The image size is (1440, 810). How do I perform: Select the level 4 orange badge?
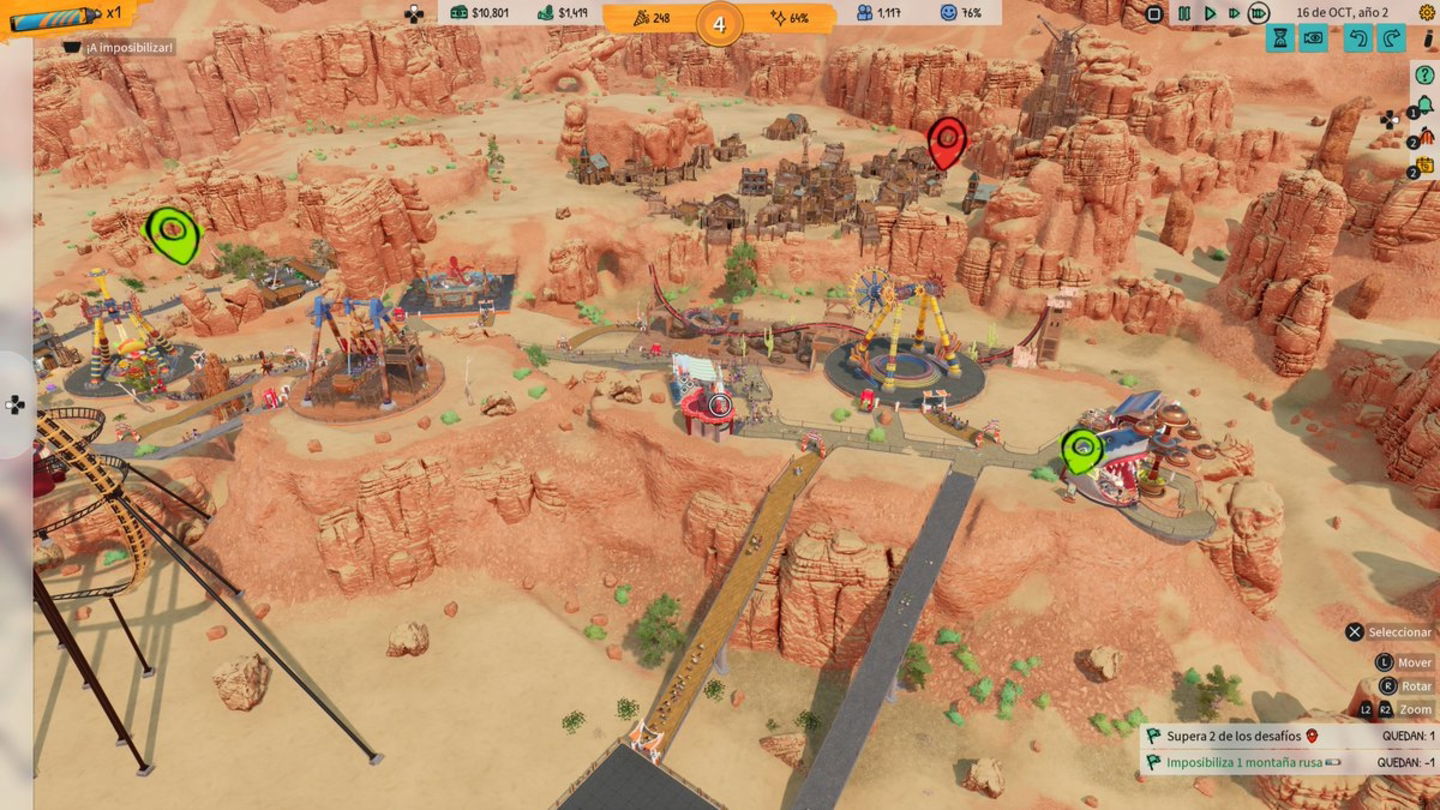[x=719, y=24]
